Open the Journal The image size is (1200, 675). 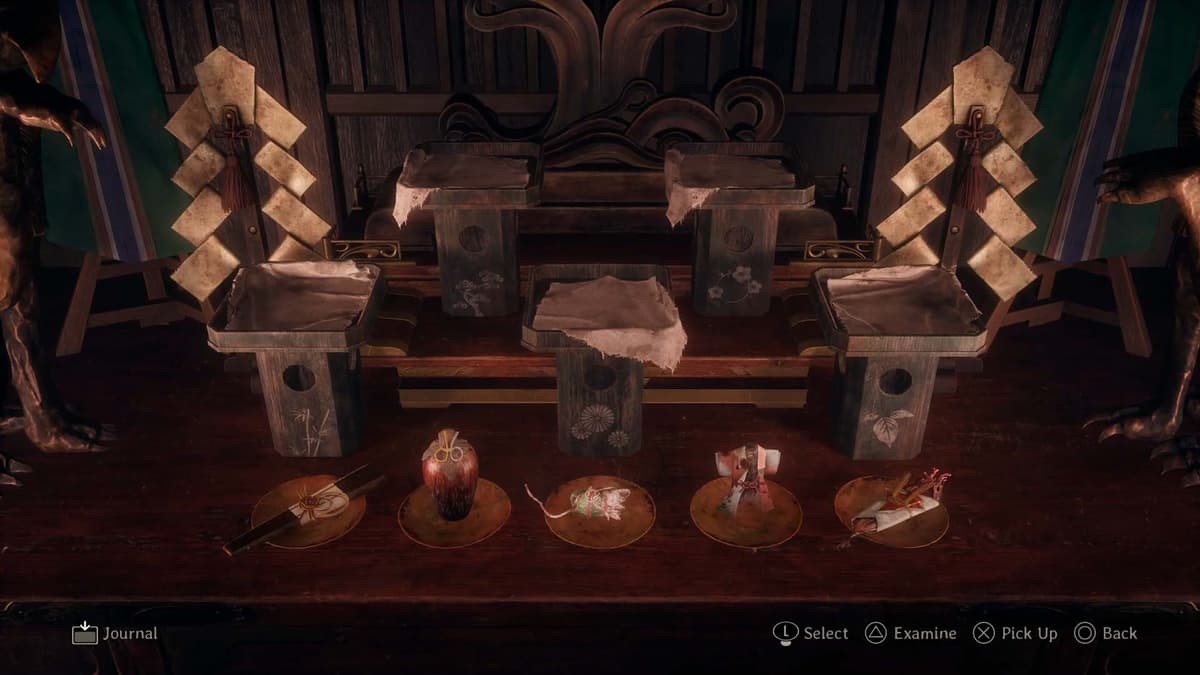(115, 633)
